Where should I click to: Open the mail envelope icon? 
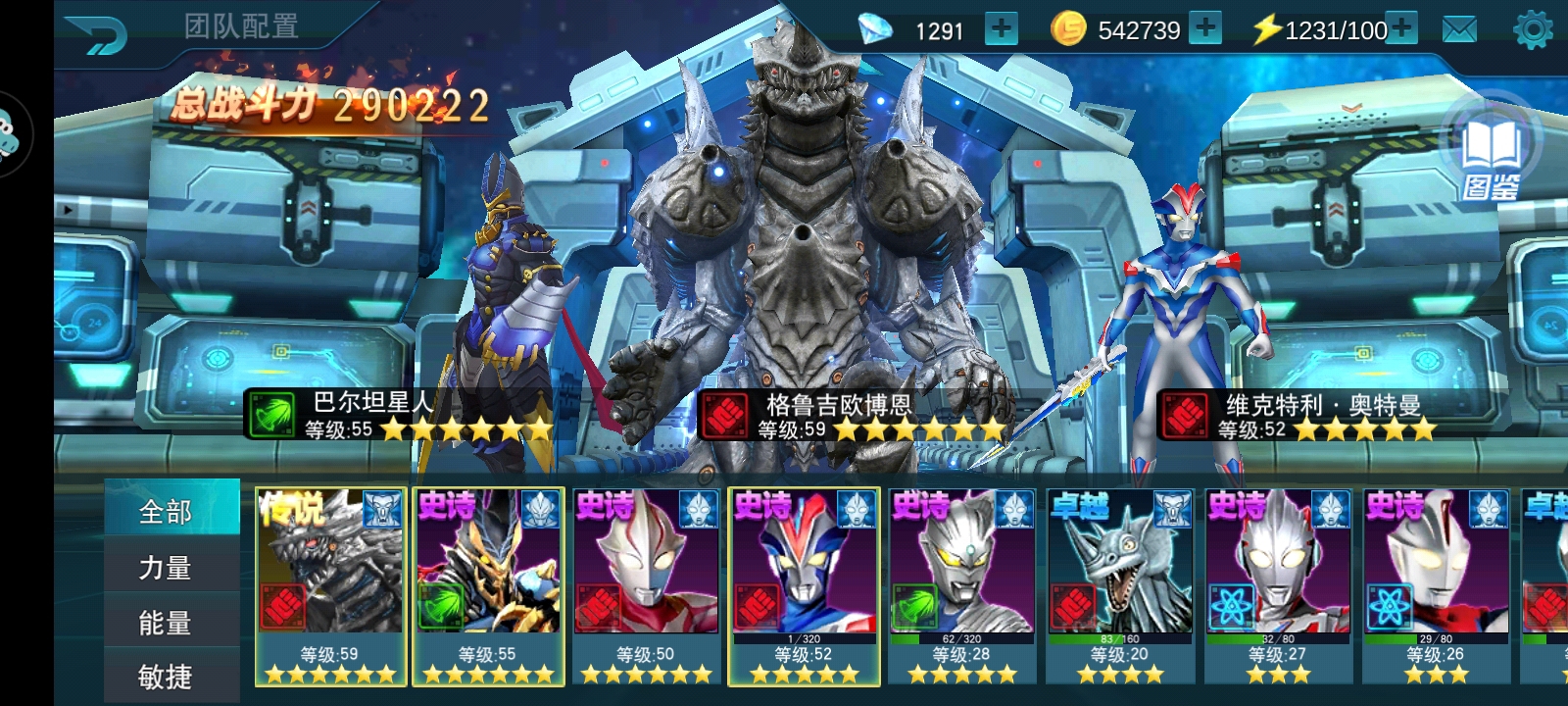point(1459,29)
